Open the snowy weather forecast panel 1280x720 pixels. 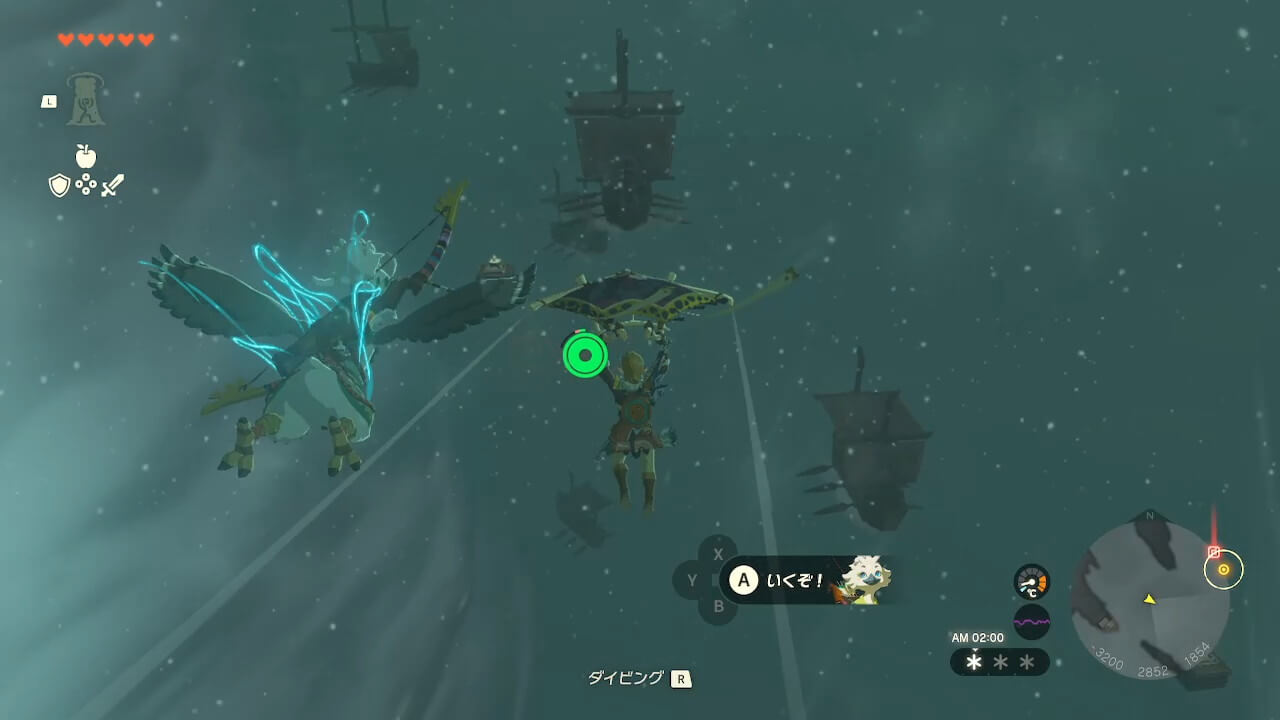(x=999, y=662)
